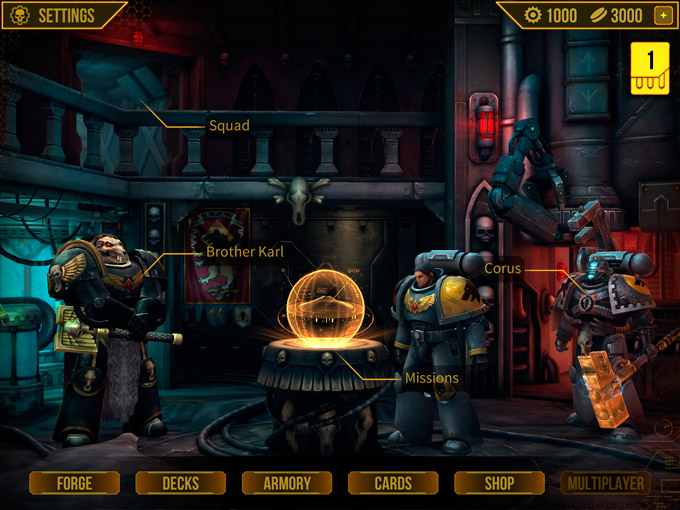Choose the Missions label
The height and width of the screenshot is (510, 680).
432,378
